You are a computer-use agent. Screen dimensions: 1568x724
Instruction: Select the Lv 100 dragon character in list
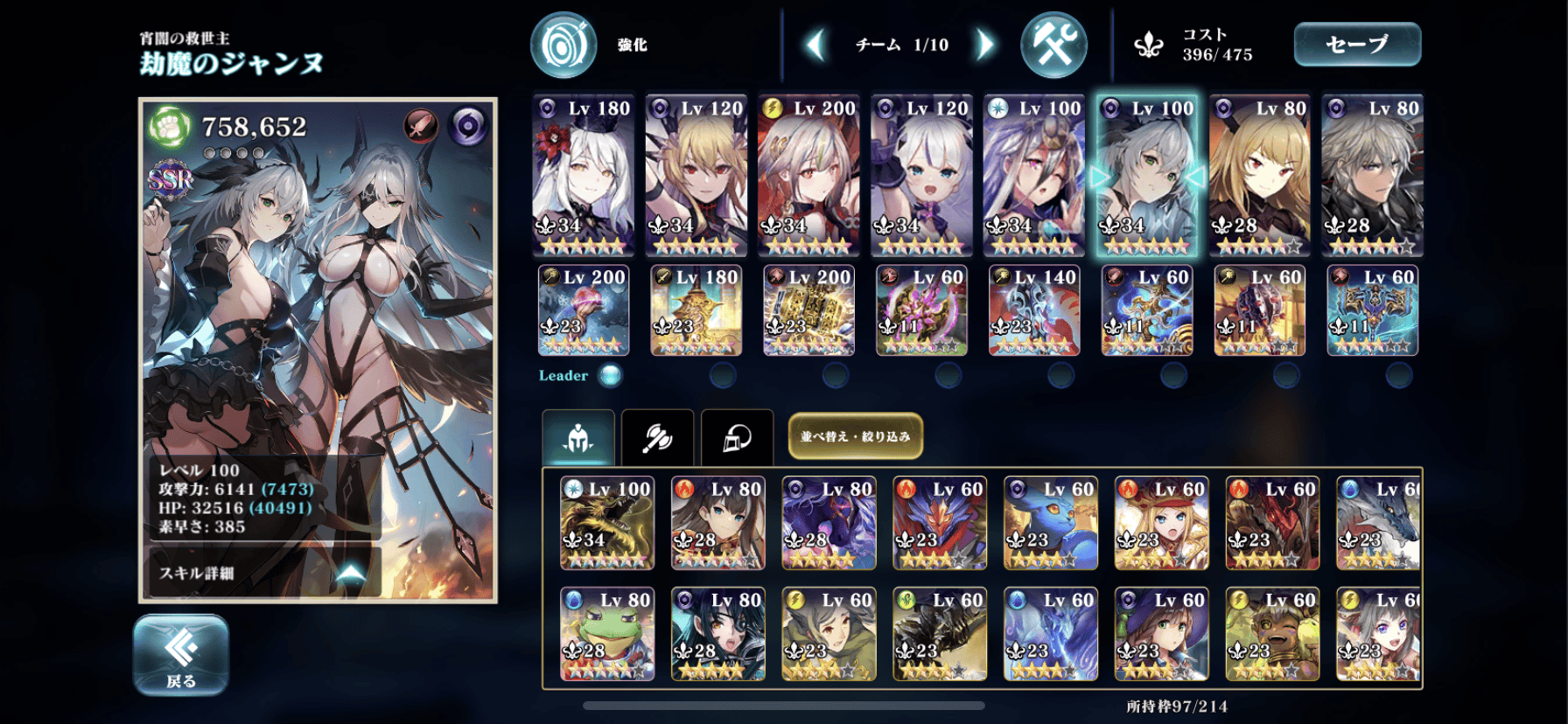coord(606,523)
